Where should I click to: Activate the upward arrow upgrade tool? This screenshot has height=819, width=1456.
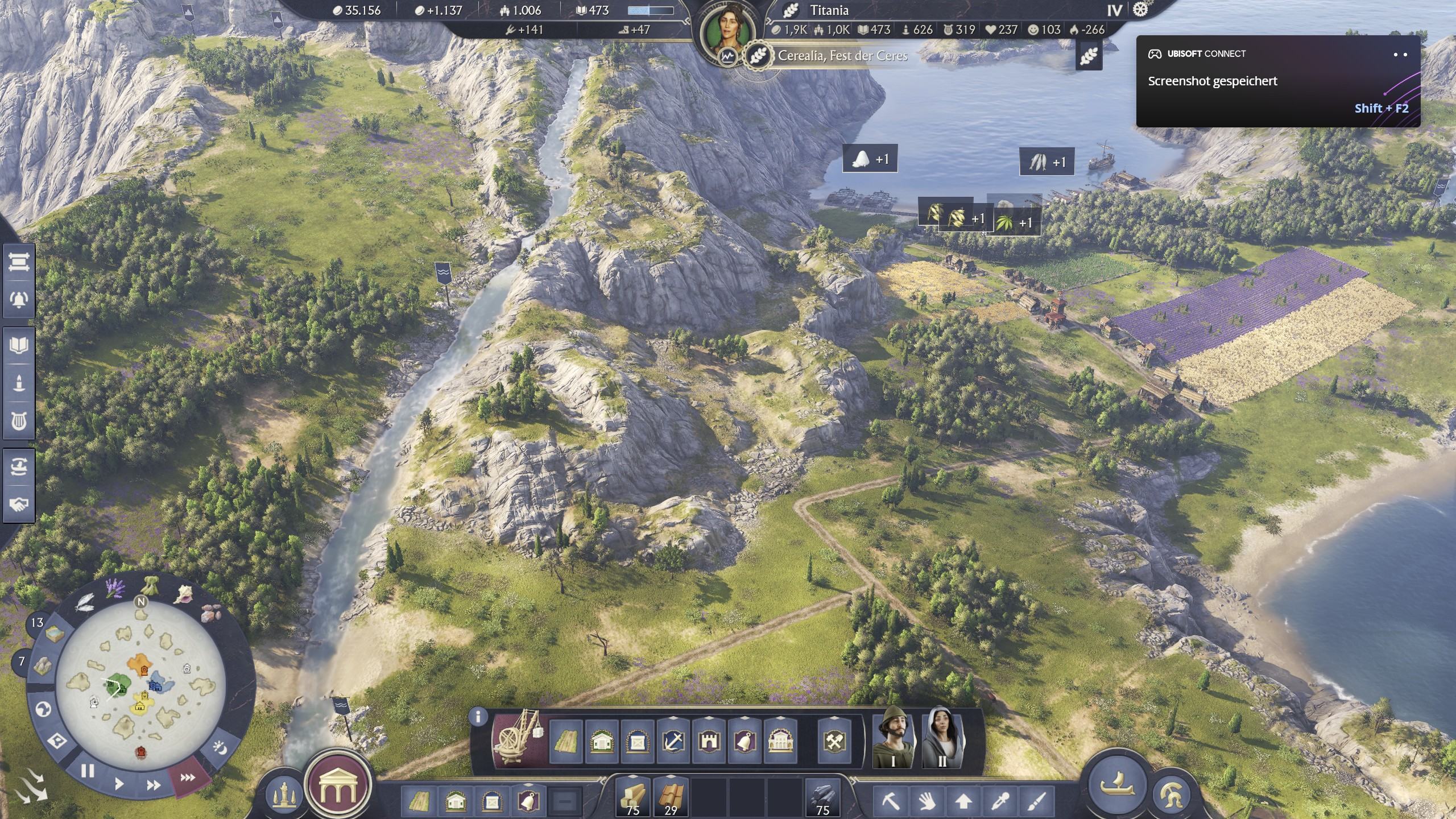tap(963, 802)
